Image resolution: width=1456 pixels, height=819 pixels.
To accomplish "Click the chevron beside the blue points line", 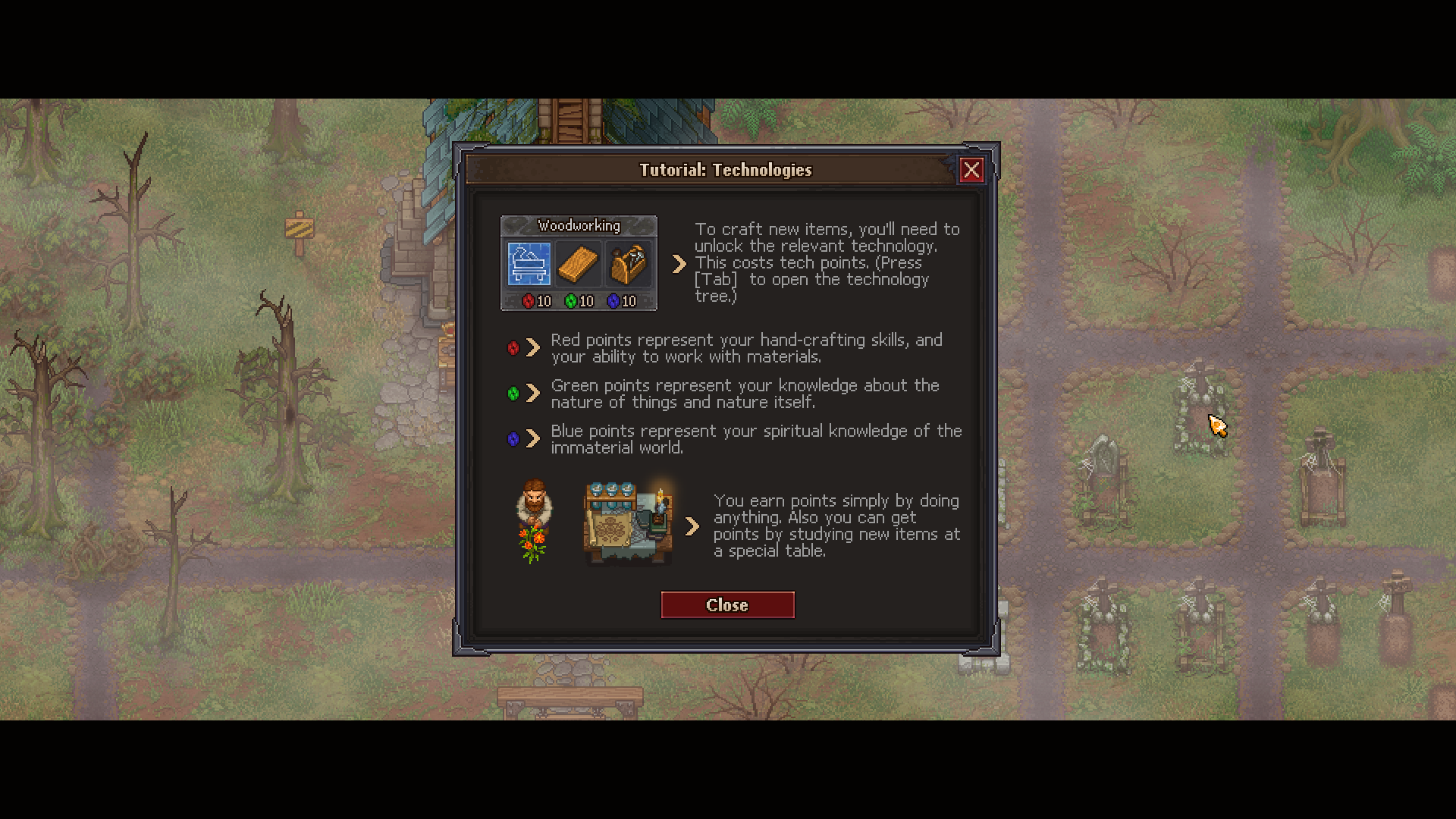I will click(x=533, y=439).
